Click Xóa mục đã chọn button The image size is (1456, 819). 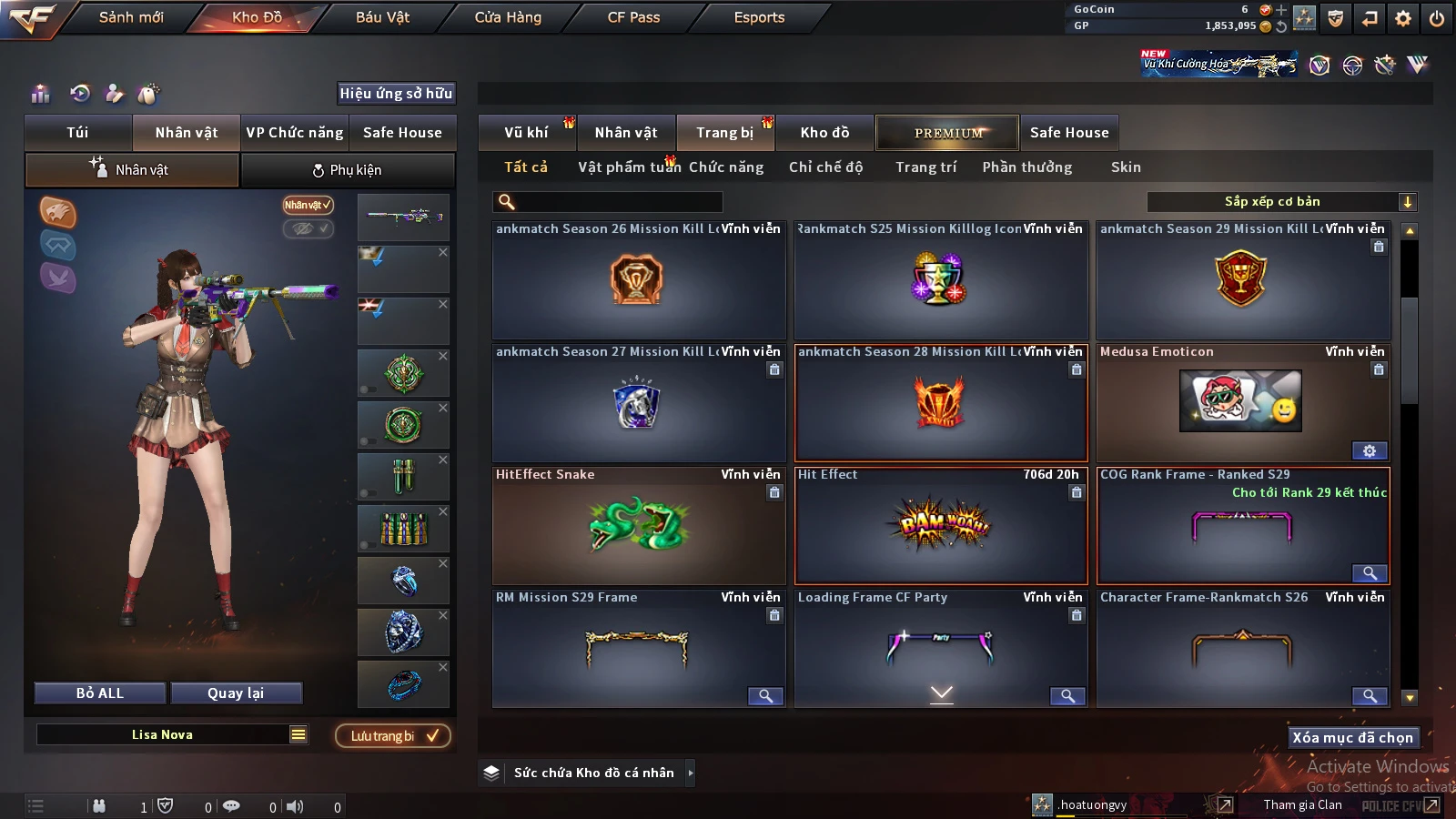(1352, 738)
